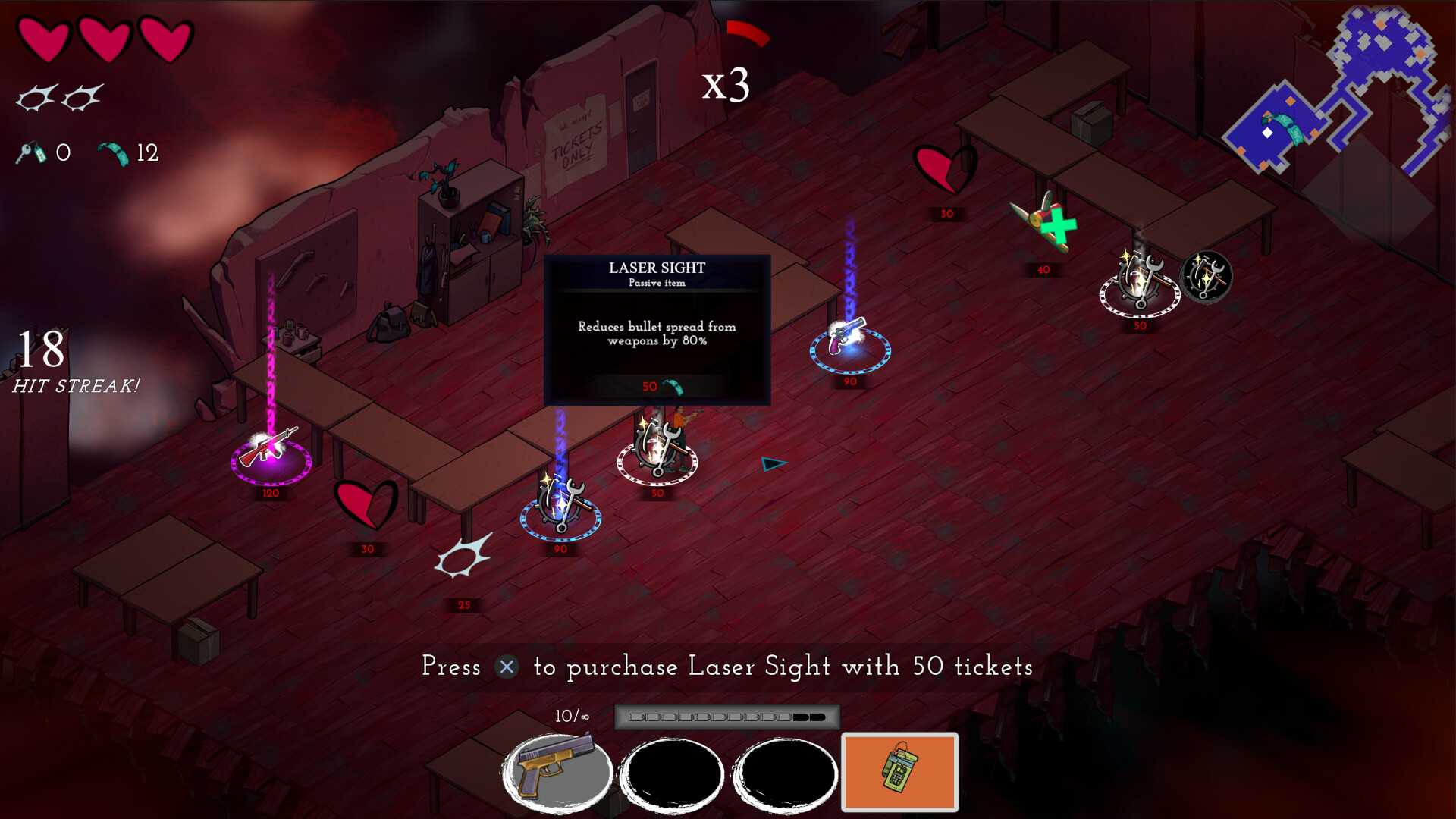
Task: Expand the Laser Sight item description panel
Action: pyautogui.click(x=656, y=330)
